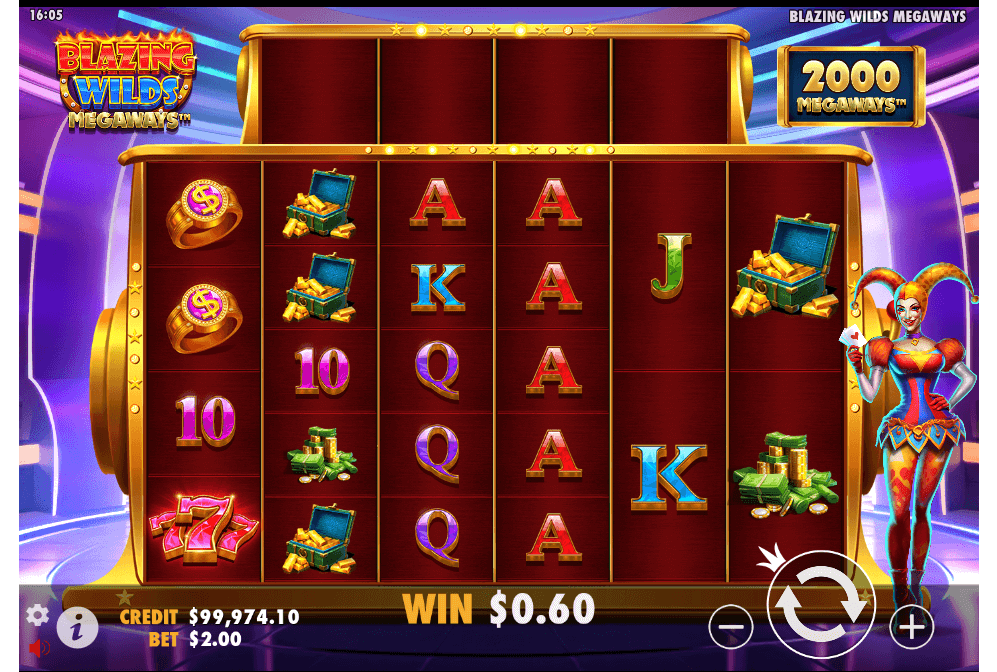Image resolution: width=997 pixels, height=672 pixels.
Task: Open the settings gear menu
Action: (x=38, y=615)
